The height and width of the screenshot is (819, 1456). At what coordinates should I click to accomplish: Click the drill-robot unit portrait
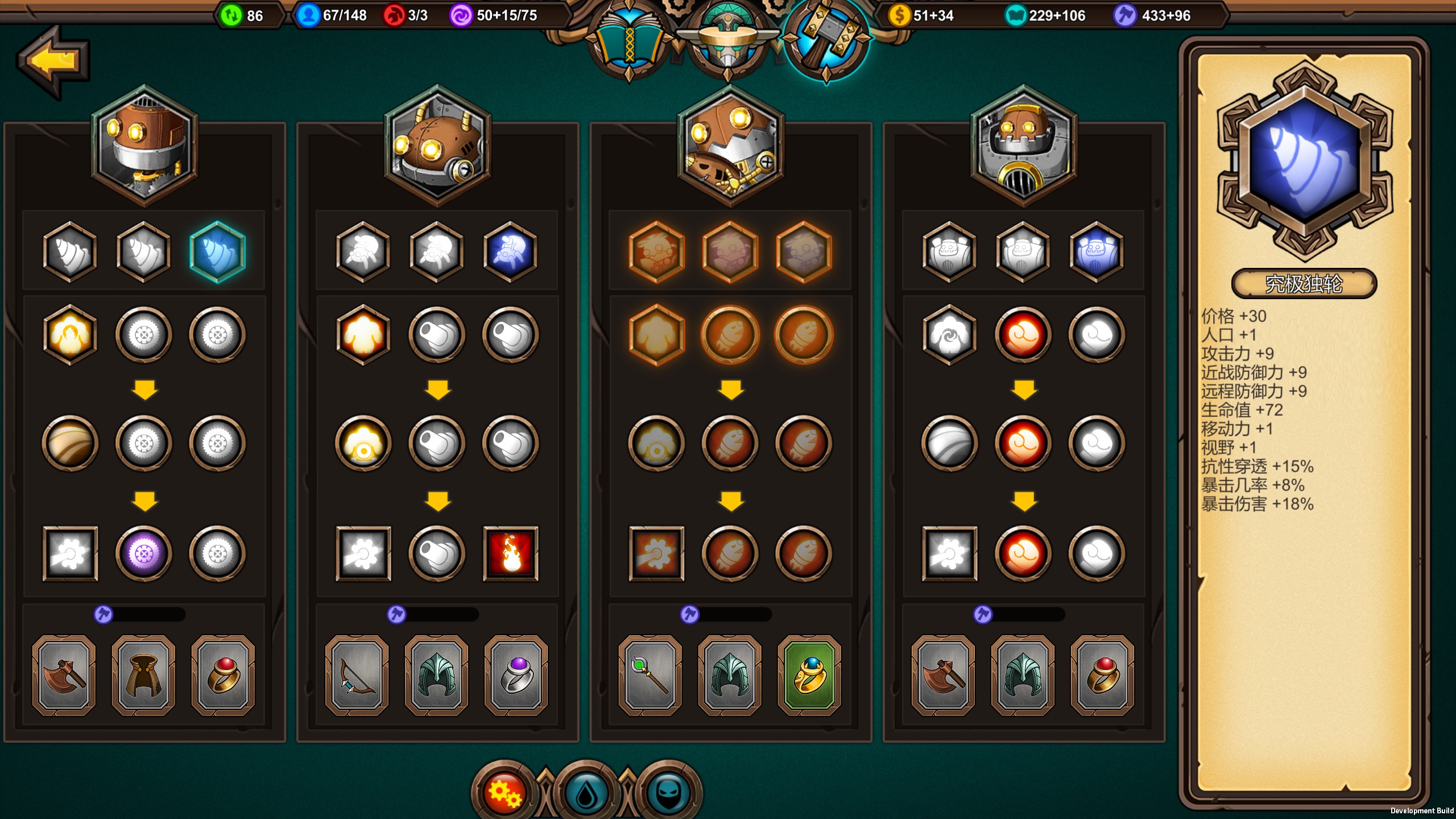pyautogui.click(x=144, y=145)
